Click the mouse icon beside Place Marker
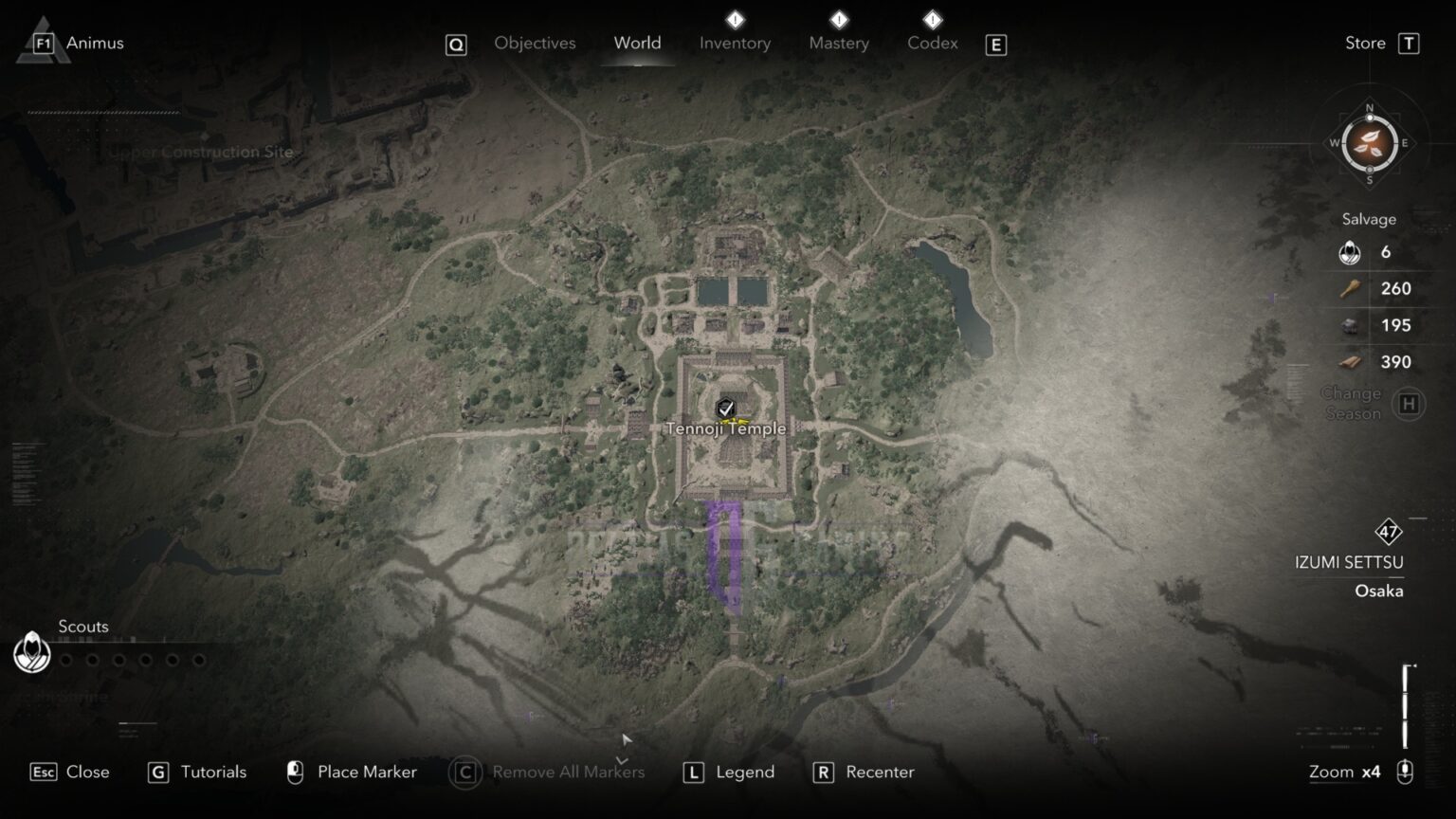Viewport: 1456px width, 819px height. click(x=294, y=773)
